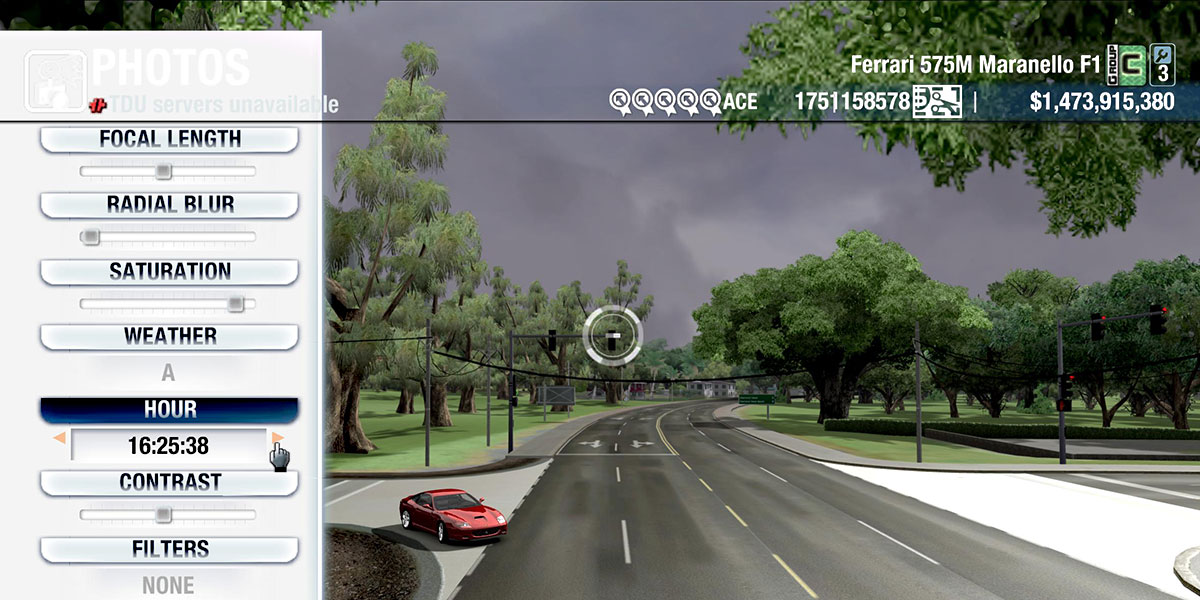Select the Radial Blur option
This screenshot has height=600, width=1200.
[x=169, y=205]
